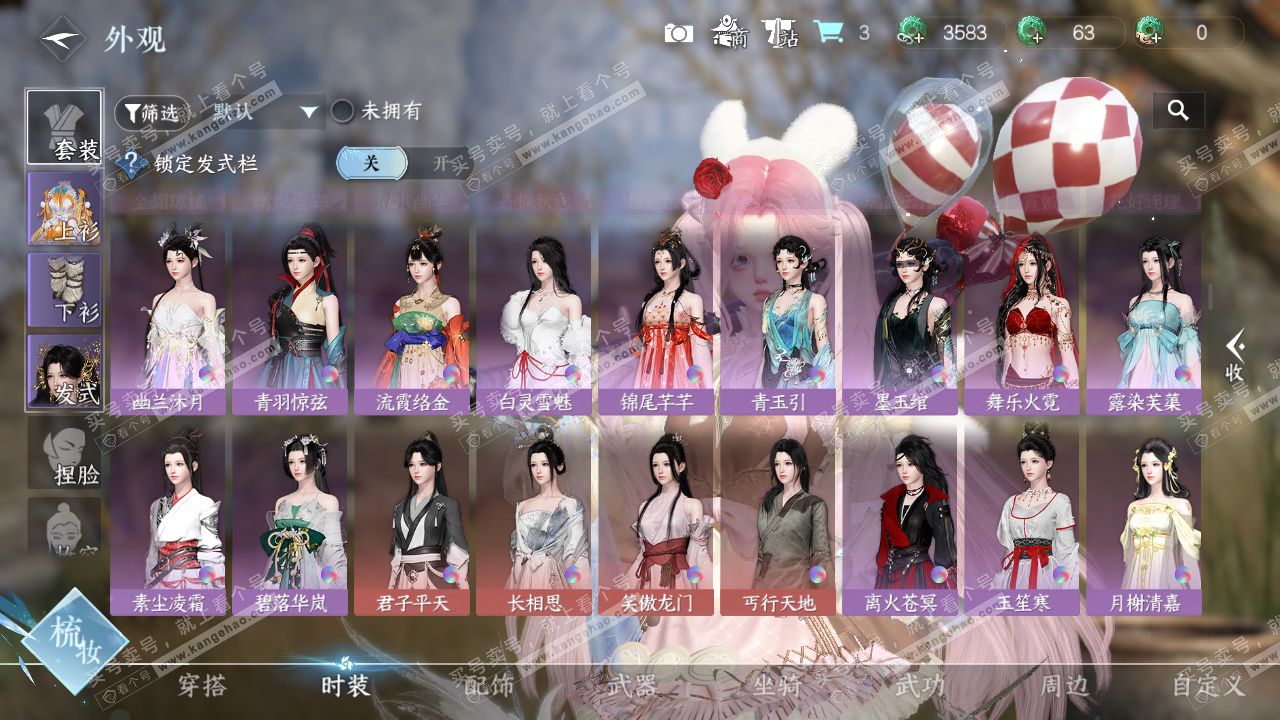Open the search magnifier
1280x720 pixels.
[1178, 111]
